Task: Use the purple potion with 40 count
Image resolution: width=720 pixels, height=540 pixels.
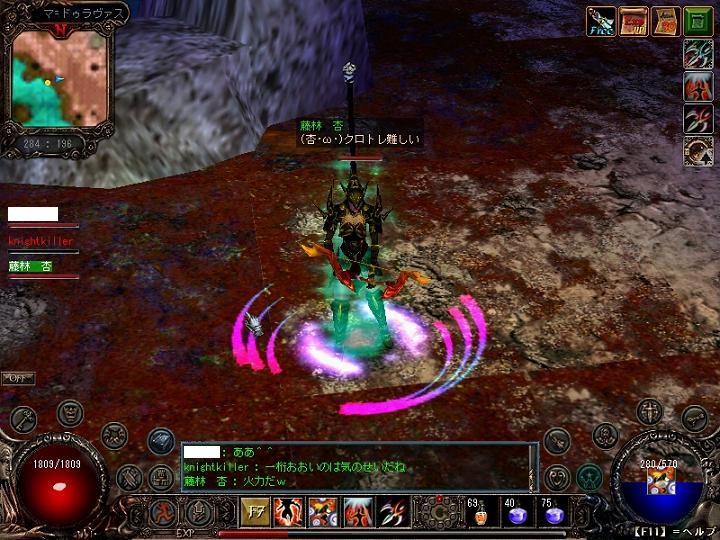Action: pyautogui.click(x=516, y=514)
